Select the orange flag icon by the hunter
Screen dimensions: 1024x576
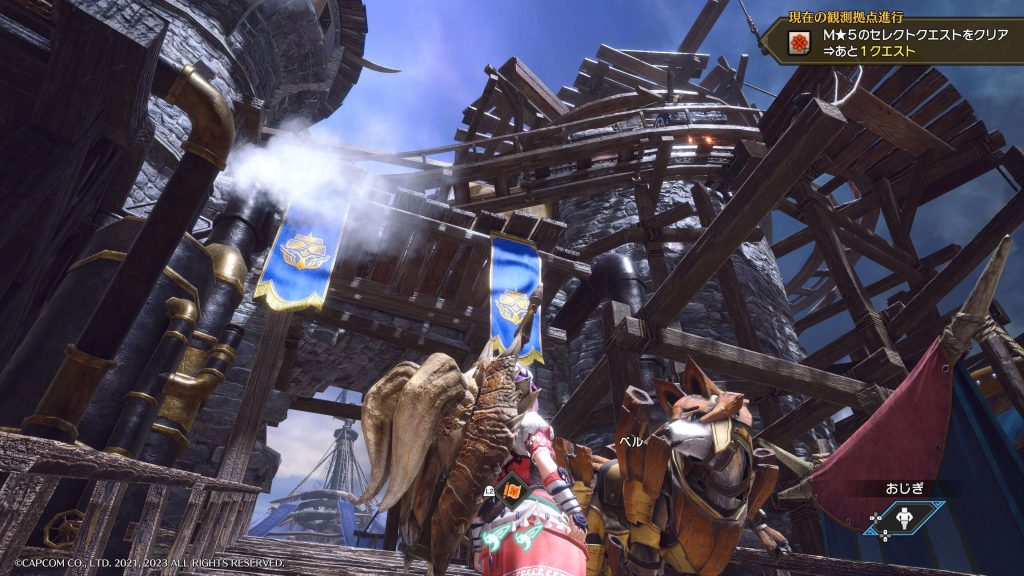pyautogui.click(x=510, y=489)
